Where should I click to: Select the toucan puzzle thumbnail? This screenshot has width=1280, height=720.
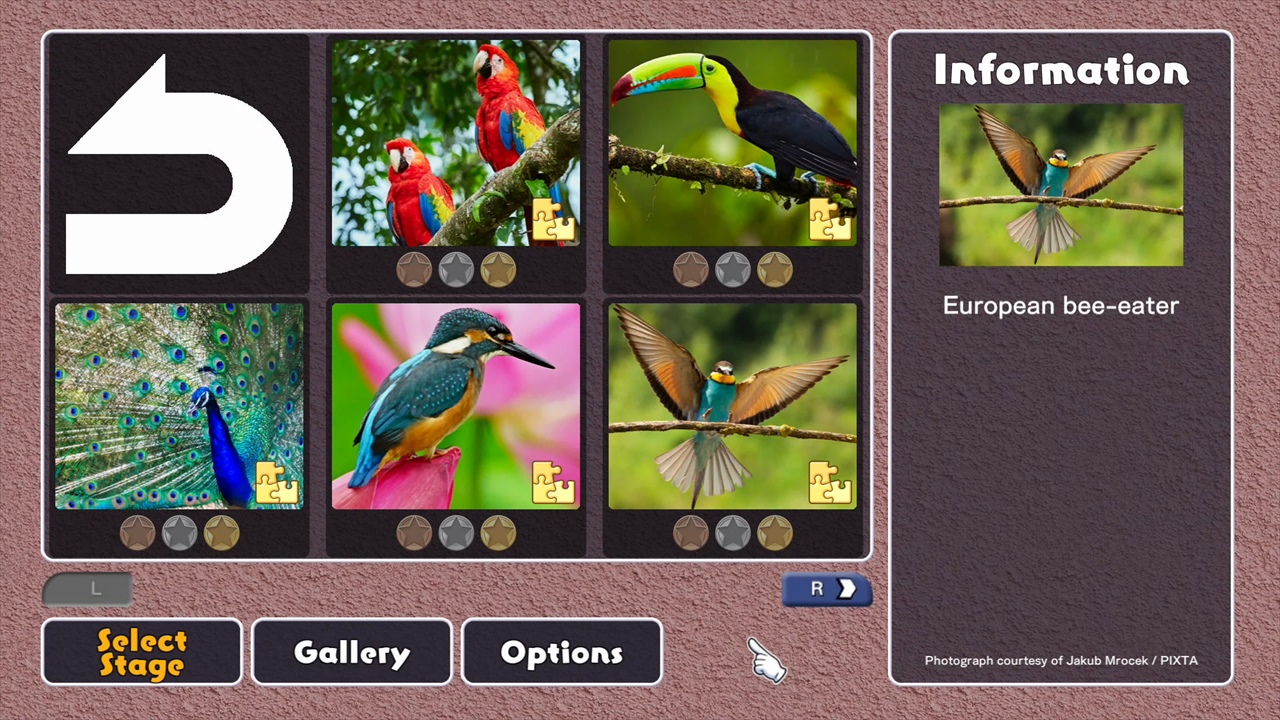[735, 140]
